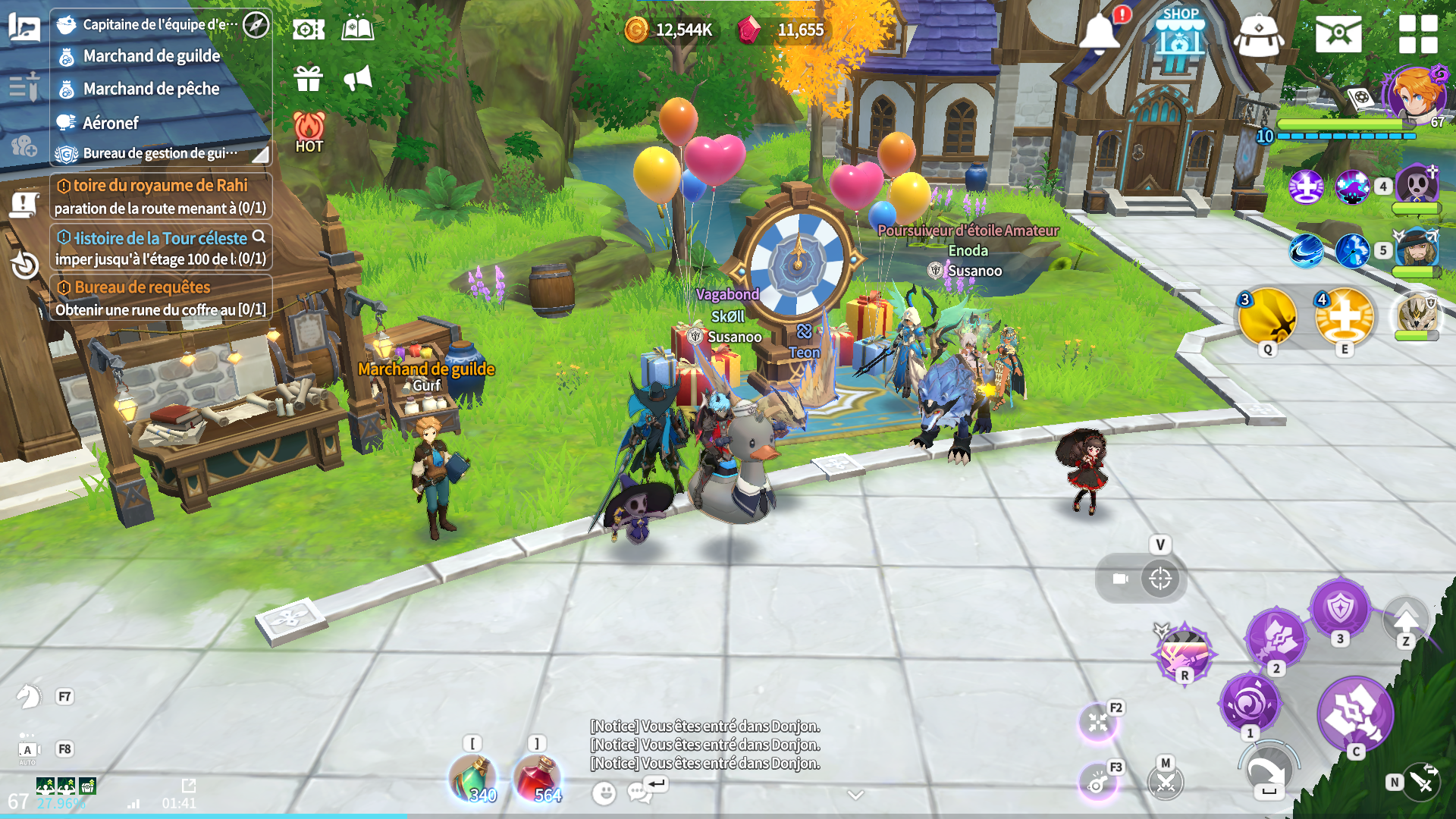Activate the golden cross skill labeled E
This screenshot has width=1456, height=819.
(1344, 317)
